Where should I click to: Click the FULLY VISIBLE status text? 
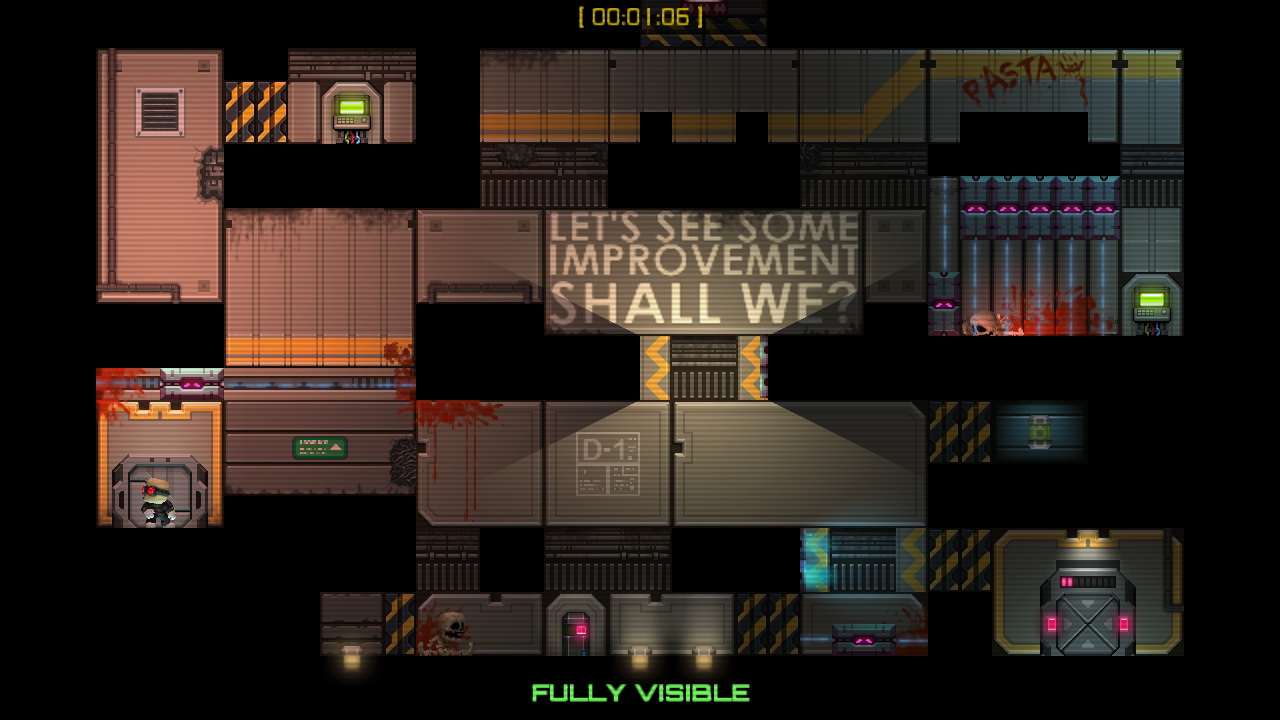[641, 691]
